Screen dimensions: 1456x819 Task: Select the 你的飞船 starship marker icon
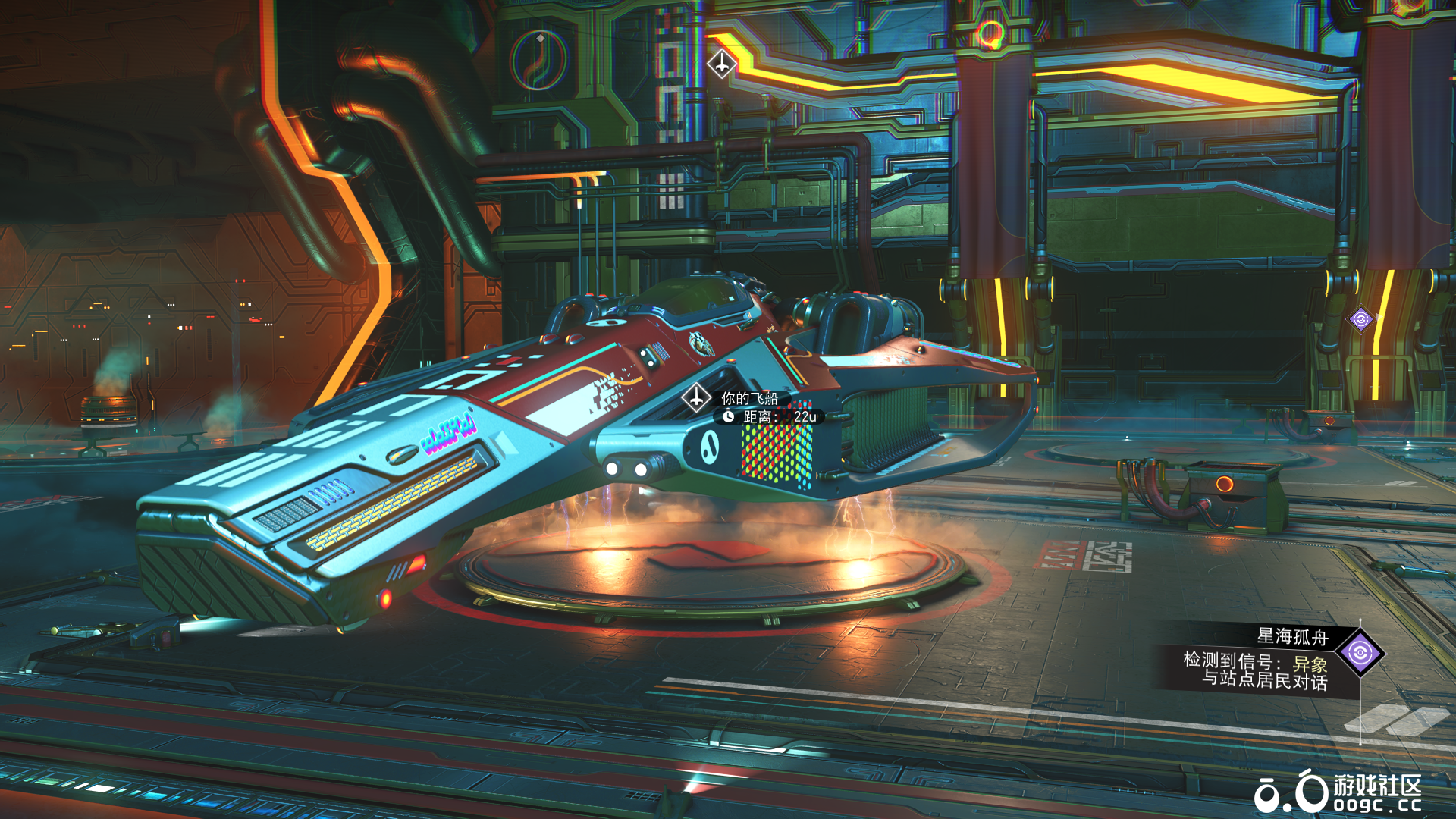click(x=695, y=397)
